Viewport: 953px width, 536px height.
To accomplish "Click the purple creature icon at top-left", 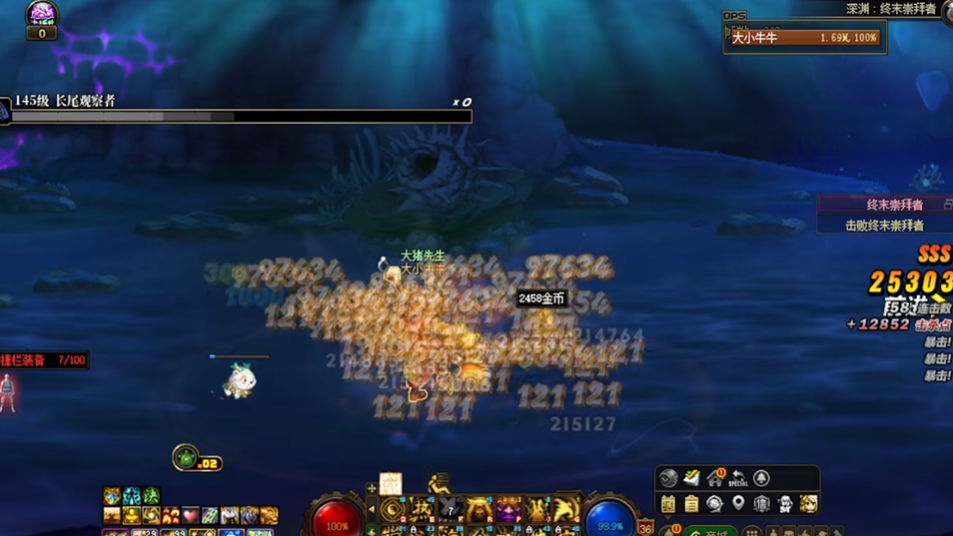I will tap(42, 13).
